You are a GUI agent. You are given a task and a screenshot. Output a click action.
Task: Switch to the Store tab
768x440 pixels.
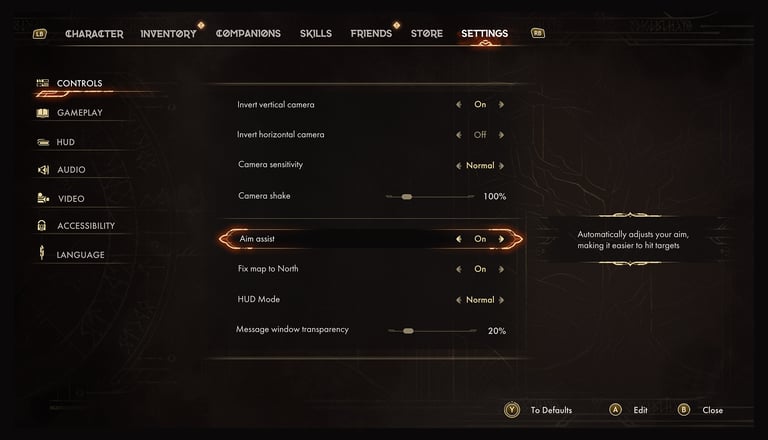click(x=426, y=34)
